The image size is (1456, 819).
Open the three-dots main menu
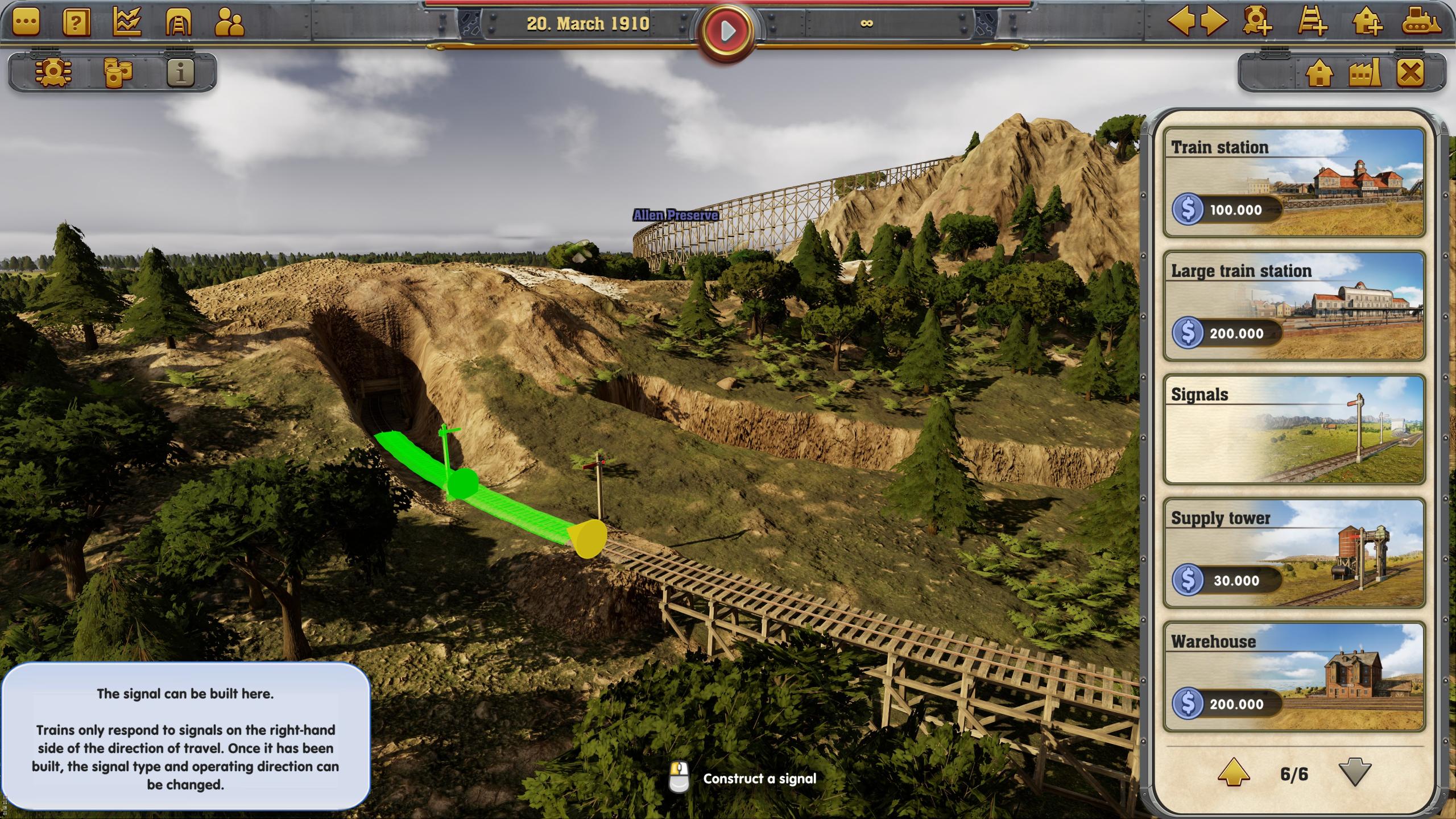[26, 23]
